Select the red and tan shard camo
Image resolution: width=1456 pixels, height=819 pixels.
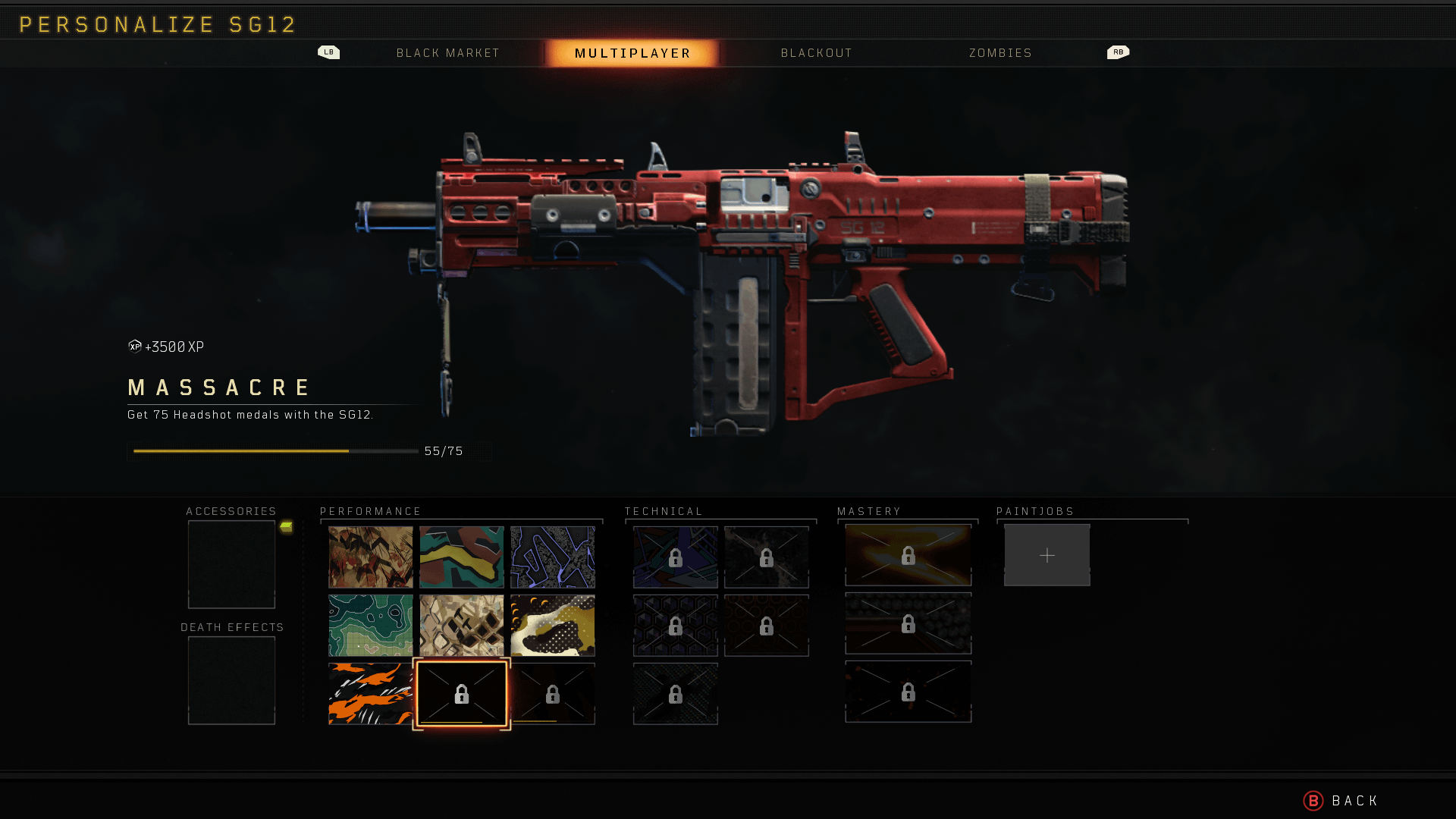370,557
